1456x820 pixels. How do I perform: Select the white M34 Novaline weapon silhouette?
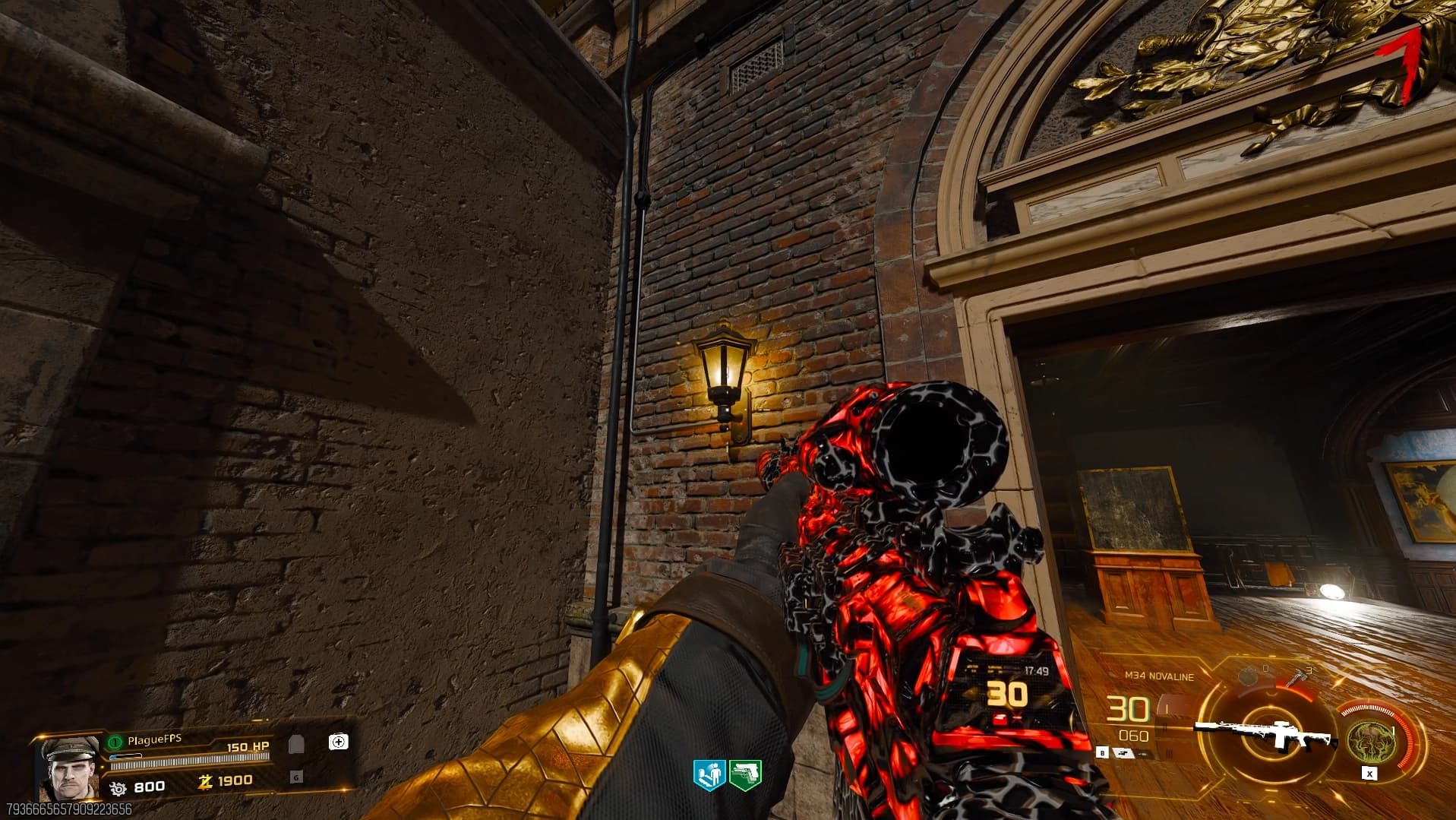click(x=1265, y=733)
